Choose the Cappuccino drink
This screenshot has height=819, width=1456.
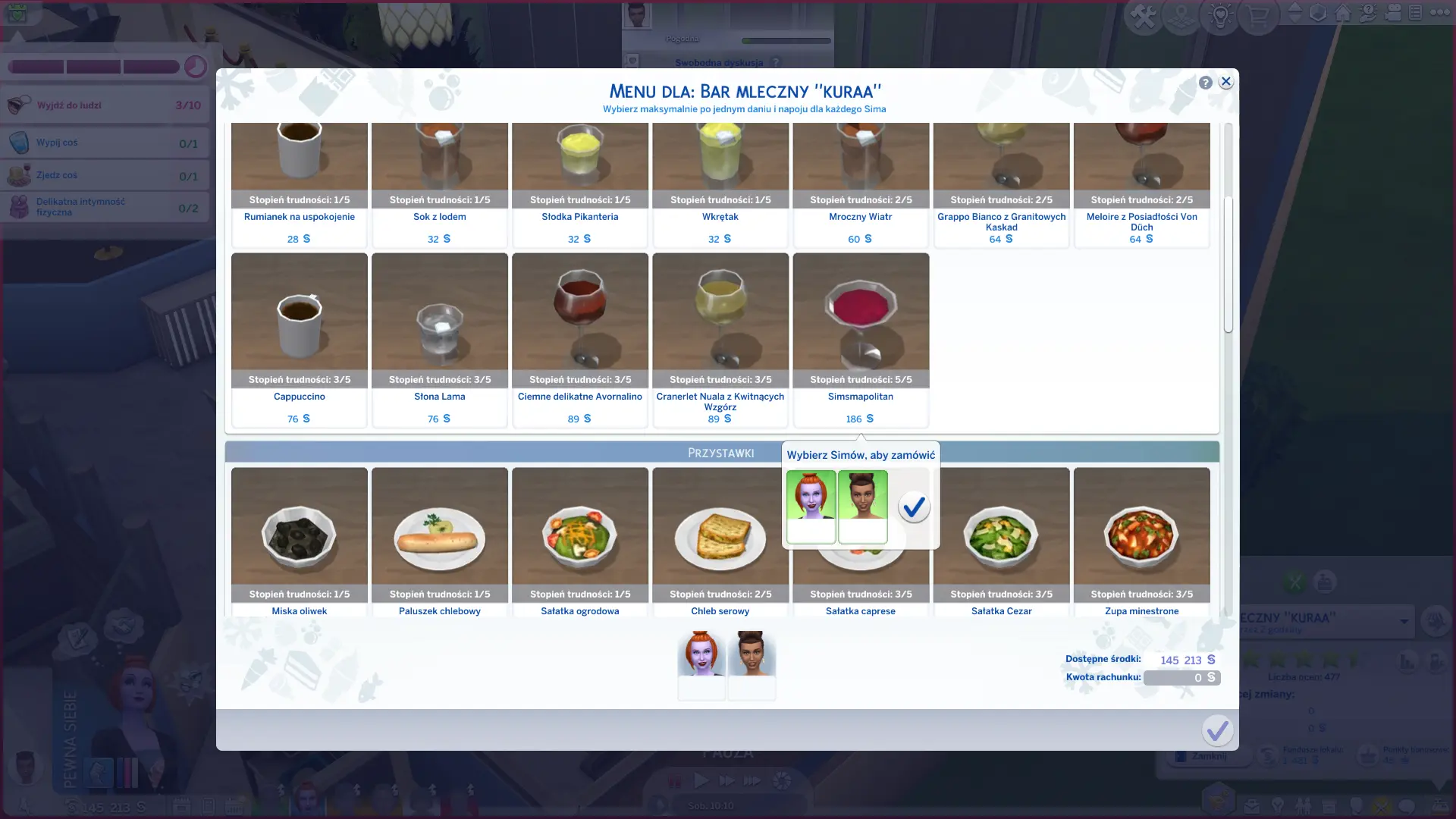(x=299, y=326)
